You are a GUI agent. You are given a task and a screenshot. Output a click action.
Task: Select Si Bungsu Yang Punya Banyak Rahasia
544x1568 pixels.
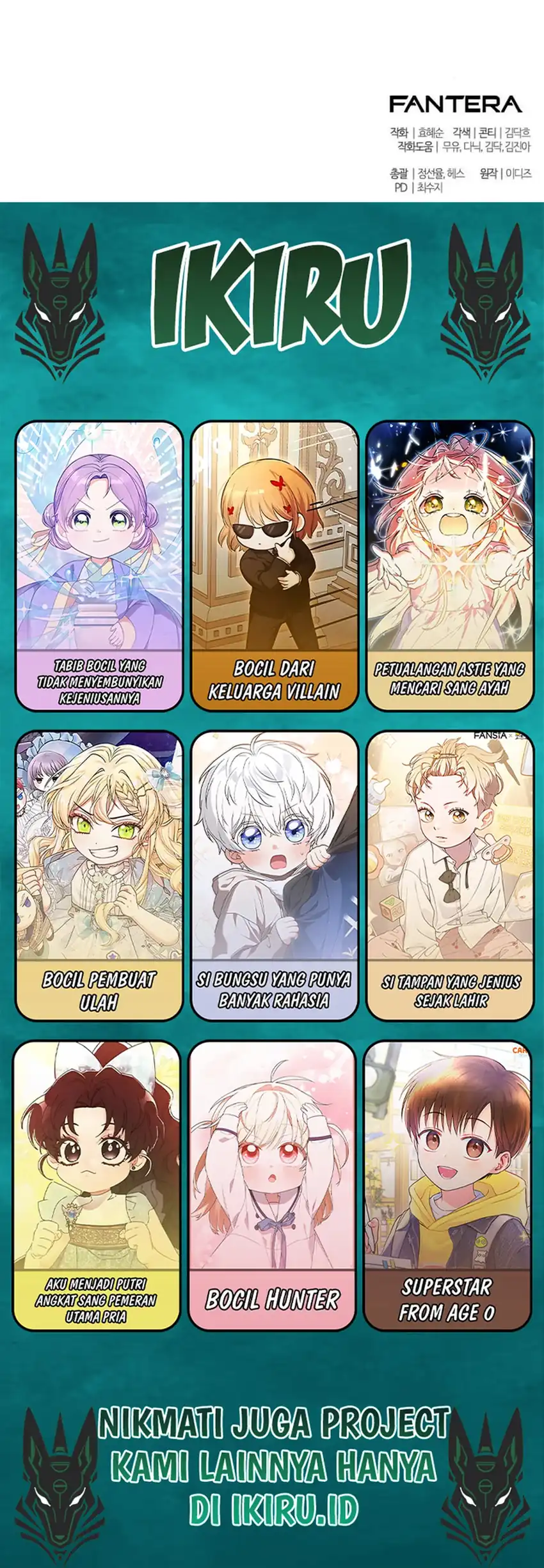point(275,875)
